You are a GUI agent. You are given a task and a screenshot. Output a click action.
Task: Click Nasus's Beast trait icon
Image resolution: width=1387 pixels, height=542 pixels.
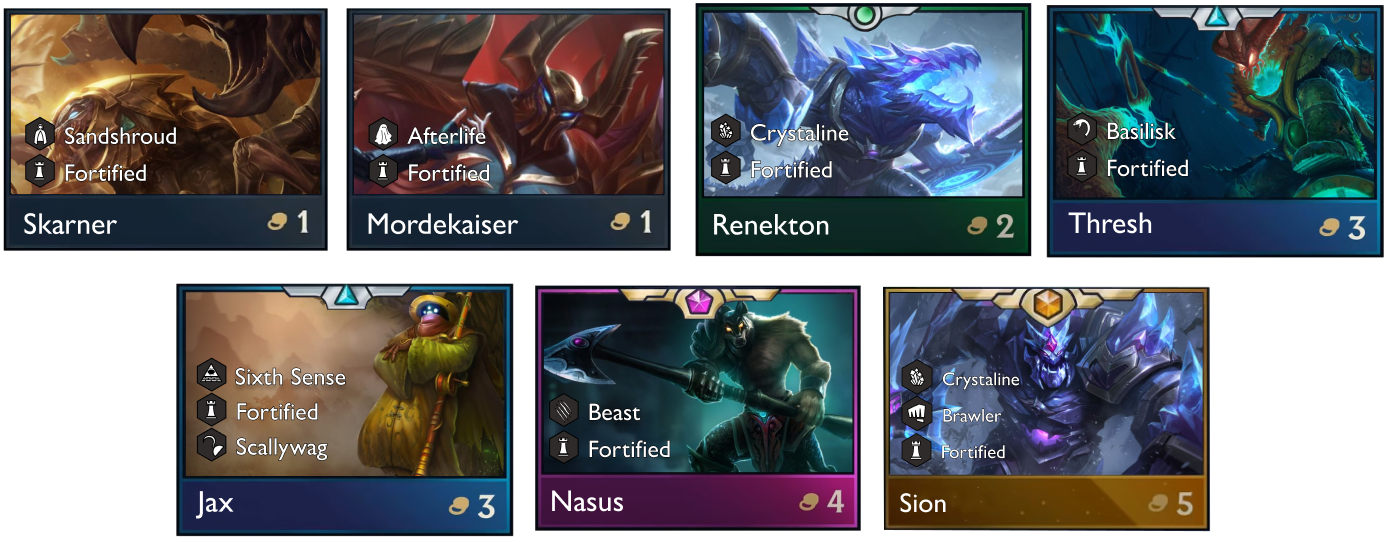[564, 412]
